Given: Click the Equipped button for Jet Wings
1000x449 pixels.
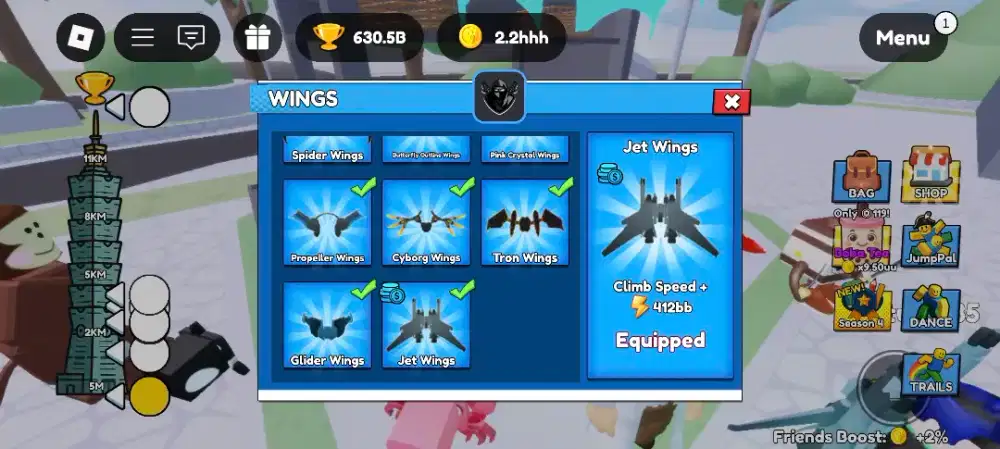Looking at the screenshot, I should tap(660, 340).
